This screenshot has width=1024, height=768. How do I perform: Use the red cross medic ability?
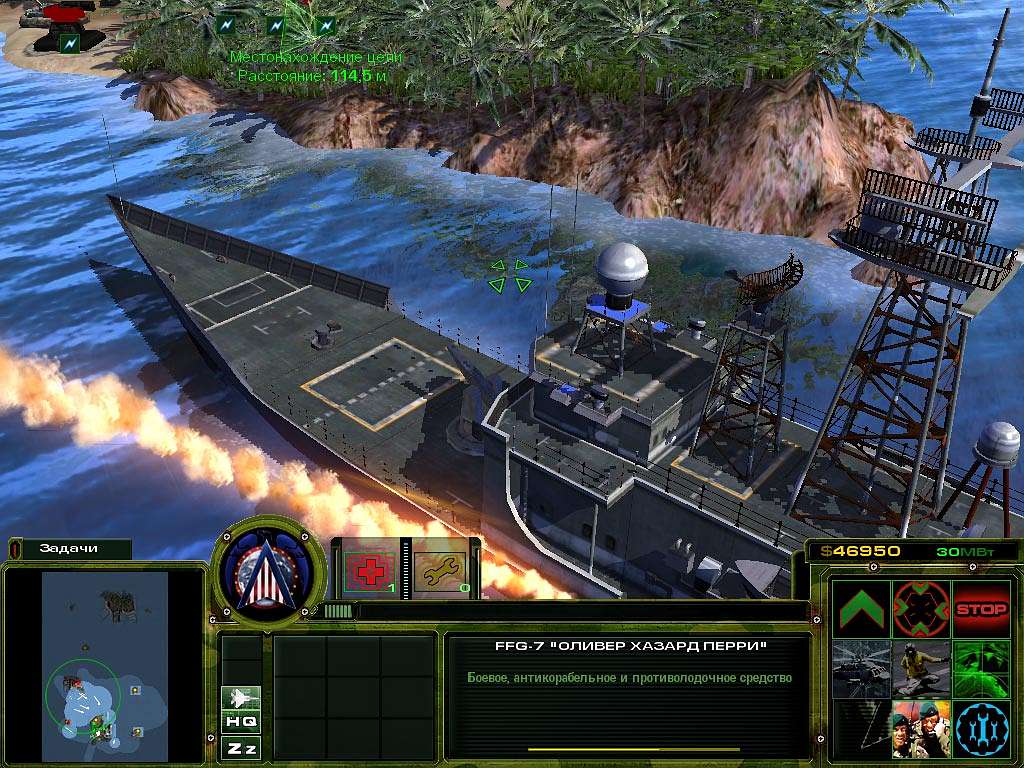[x=370, y=573]
